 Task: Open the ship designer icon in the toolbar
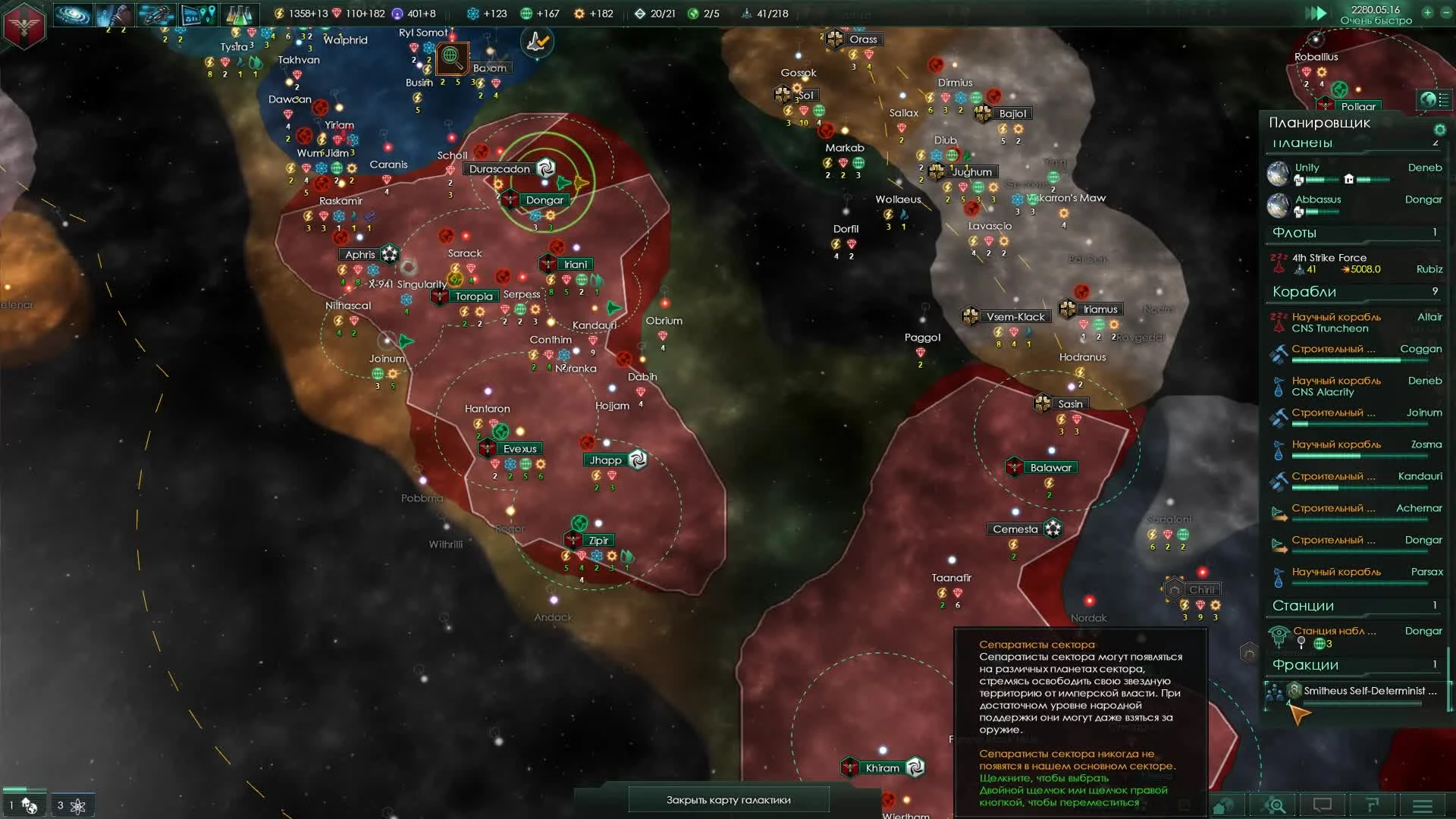click(157, 14)
